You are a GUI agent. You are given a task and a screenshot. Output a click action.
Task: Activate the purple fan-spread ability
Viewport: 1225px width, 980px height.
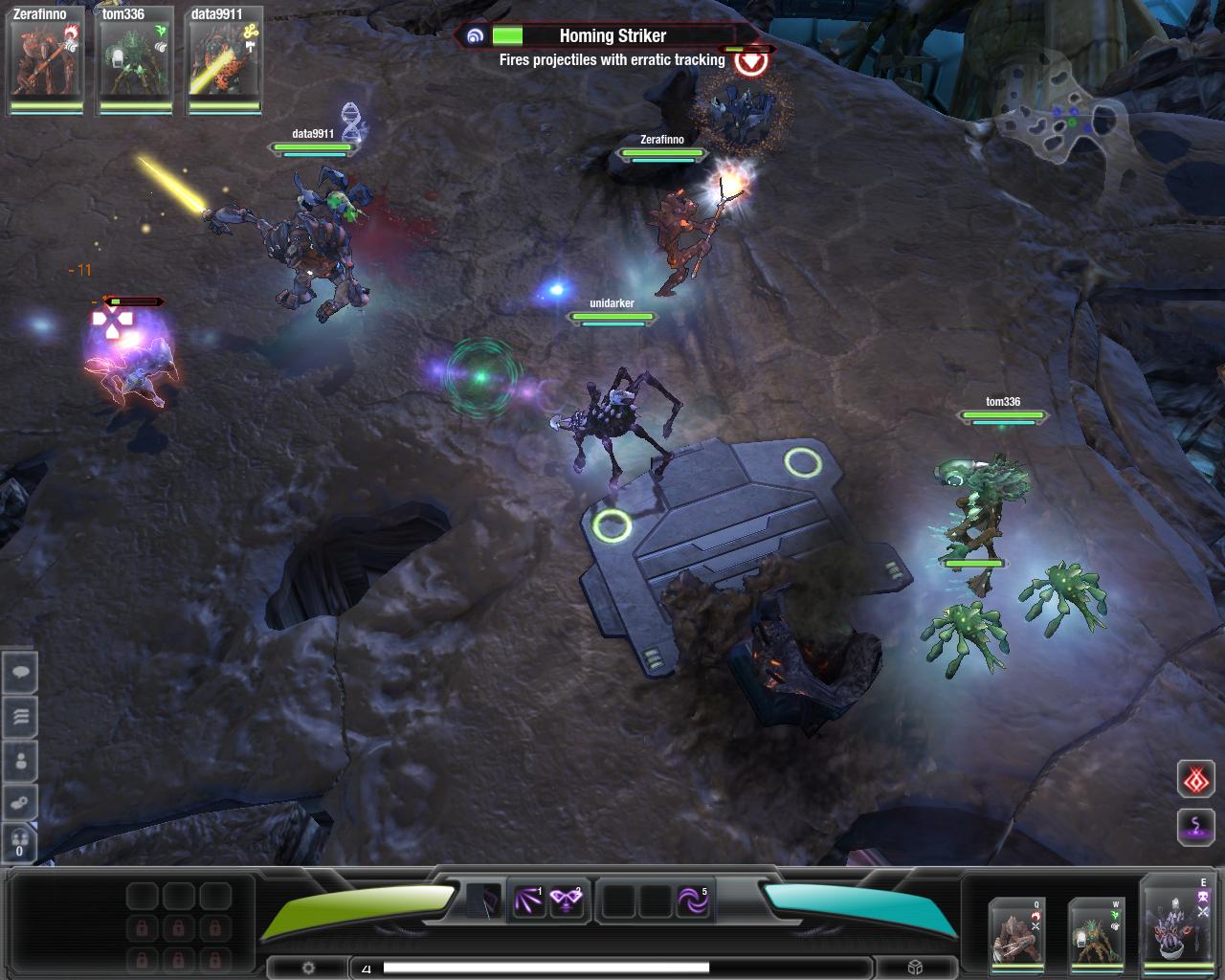pos(528,901)
